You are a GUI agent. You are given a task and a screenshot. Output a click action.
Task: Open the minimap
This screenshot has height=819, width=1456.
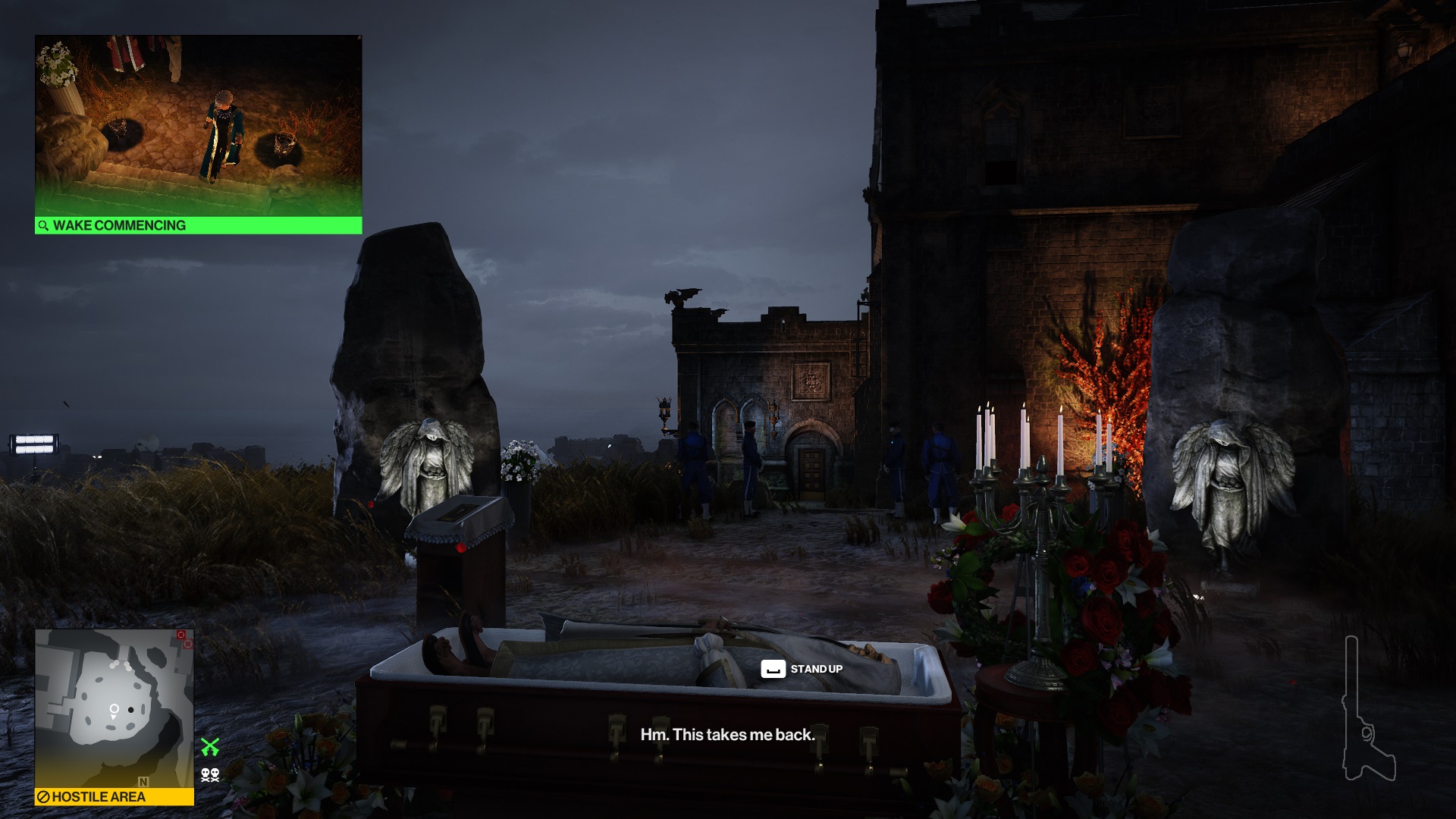[114, 708]
